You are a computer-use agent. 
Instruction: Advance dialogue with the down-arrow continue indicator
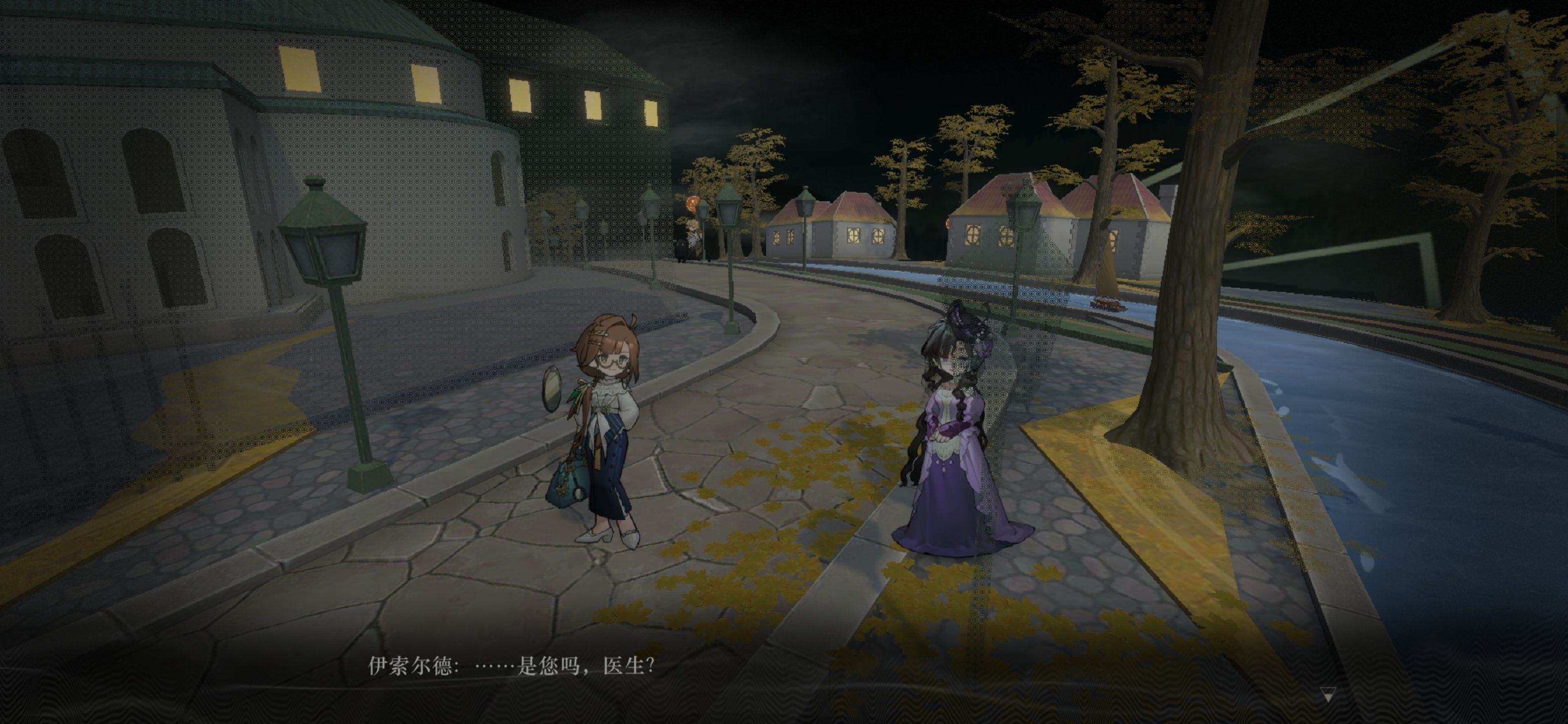(1328, 694)
